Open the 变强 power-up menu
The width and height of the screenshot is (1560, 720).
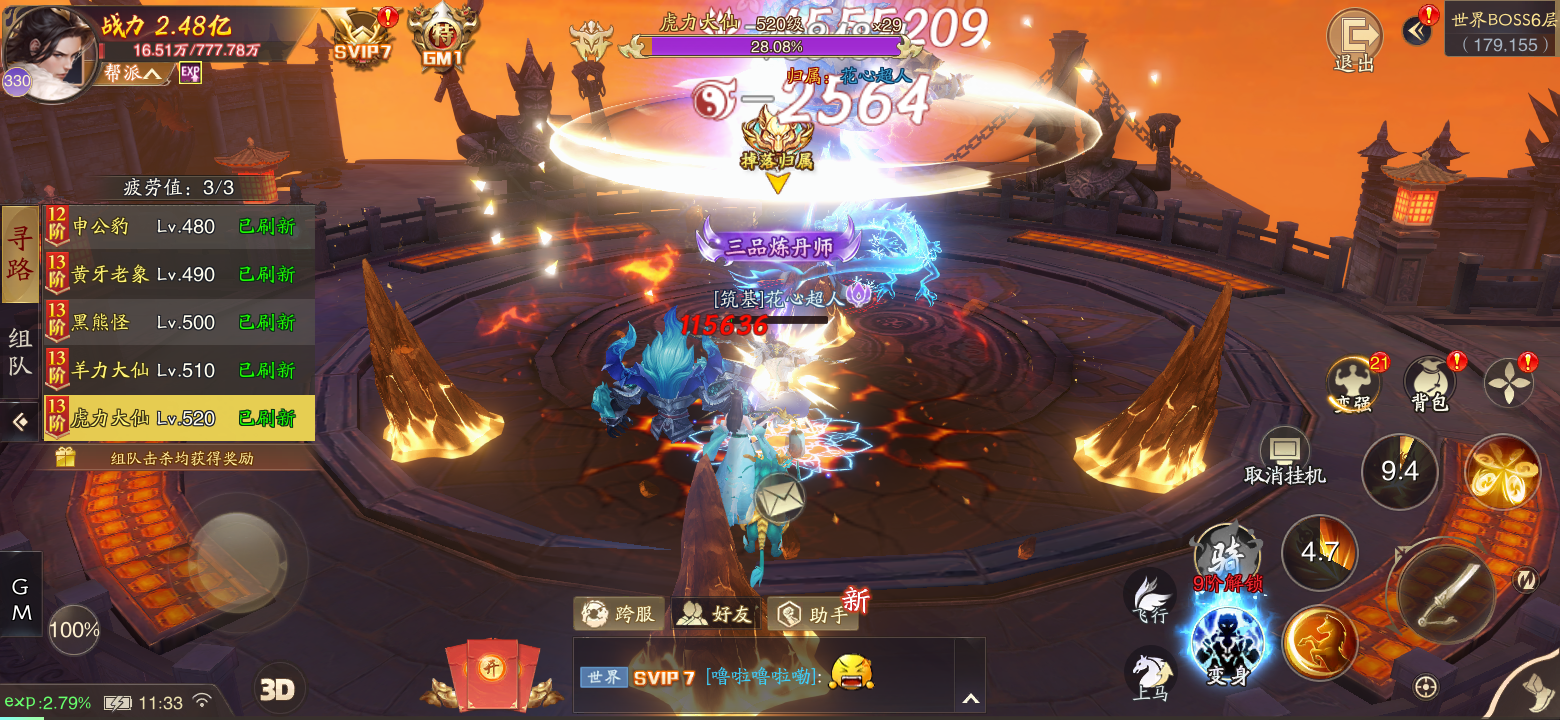pyautogui.click(x=1353, y=385)
